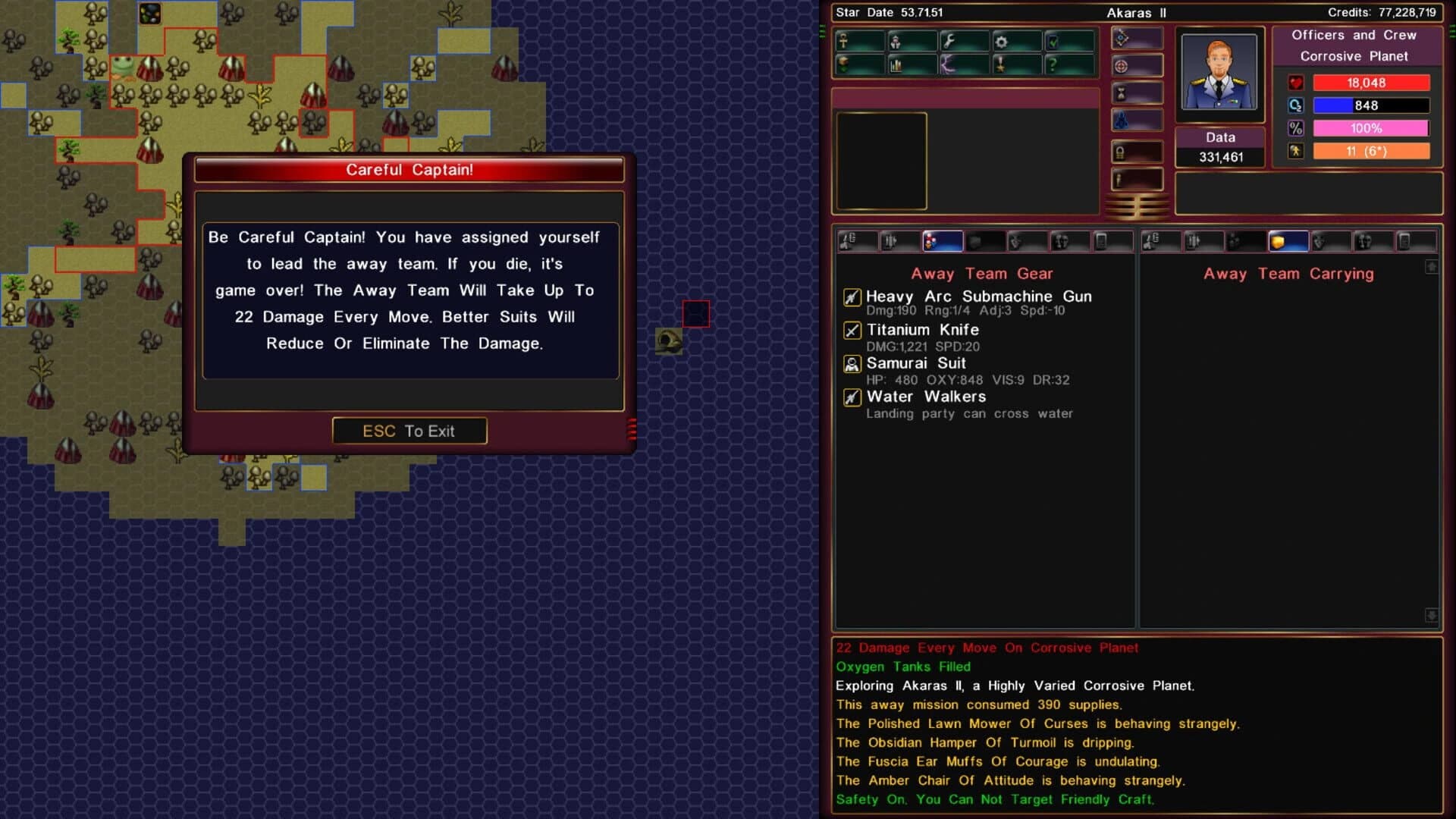
Task: Toggle the Titanium Knife equipment checkbox
Action: 852,330
